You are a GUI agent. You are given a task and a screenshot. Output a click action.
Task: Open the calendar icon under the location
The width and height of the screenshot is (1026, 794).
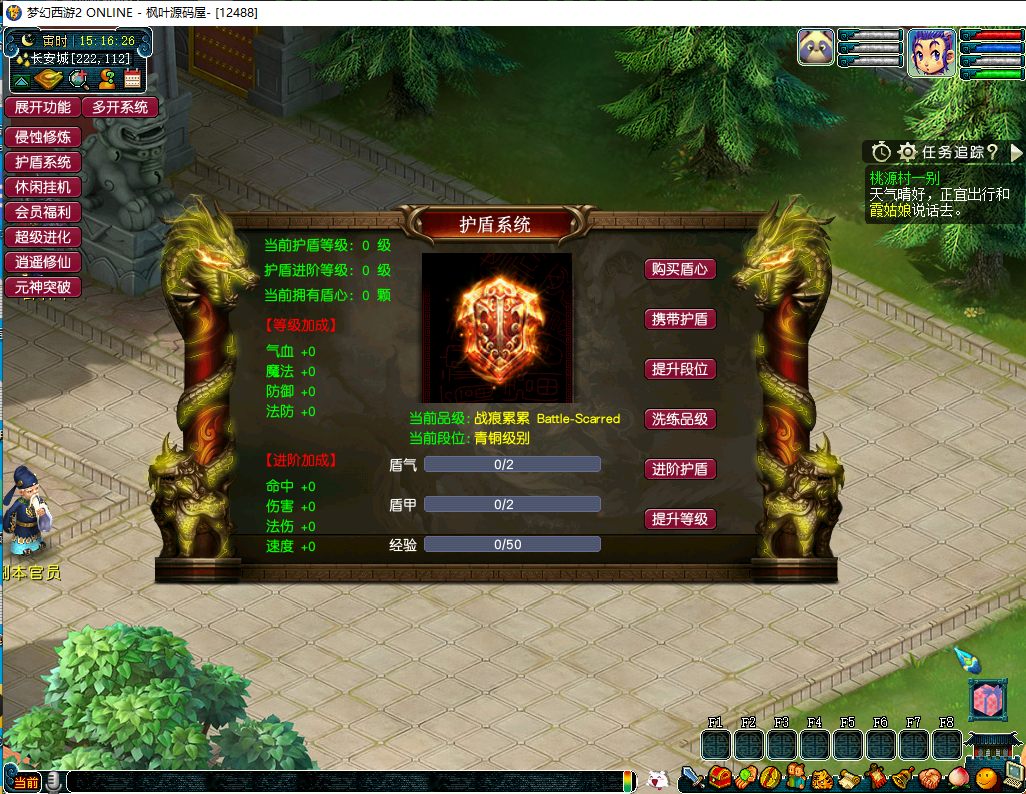[x=134, y=81]
